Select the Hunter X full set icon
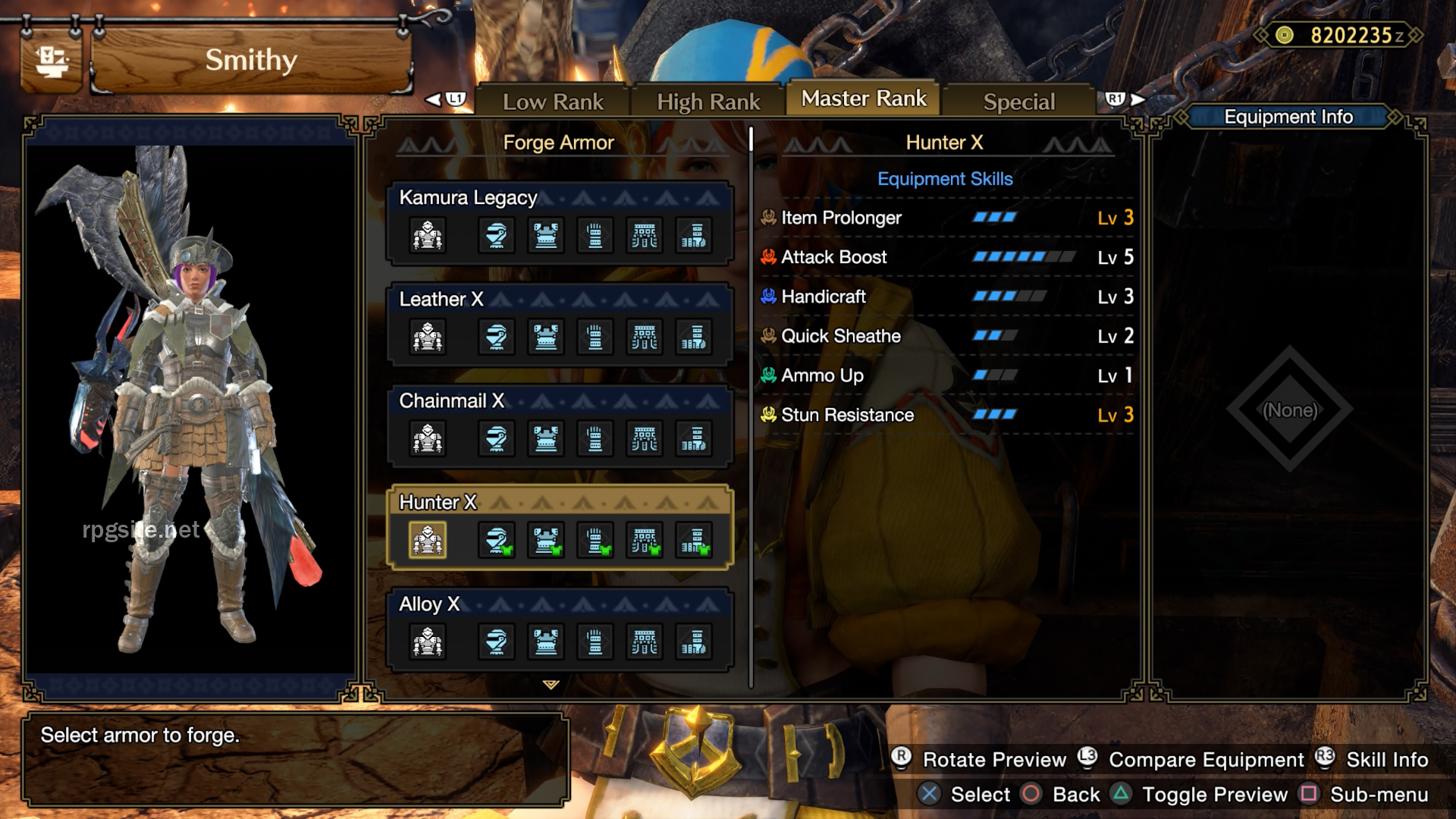This screenshot has width=1456, height=819. [x=428, y=540]
